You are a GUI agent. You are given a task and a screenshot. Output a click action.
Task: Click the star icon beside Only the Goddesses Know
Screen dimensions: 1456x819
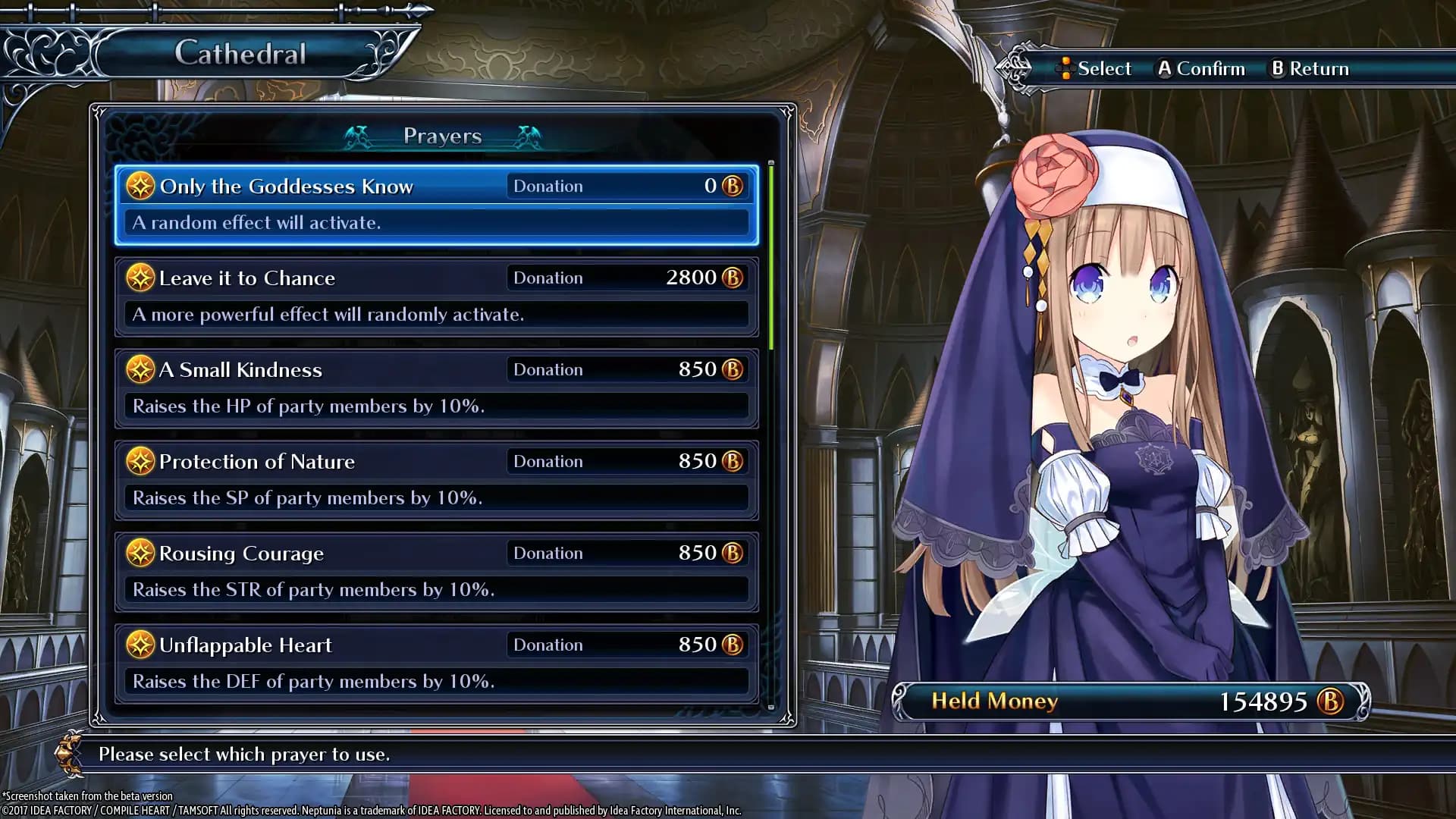(x=141, y=186)
